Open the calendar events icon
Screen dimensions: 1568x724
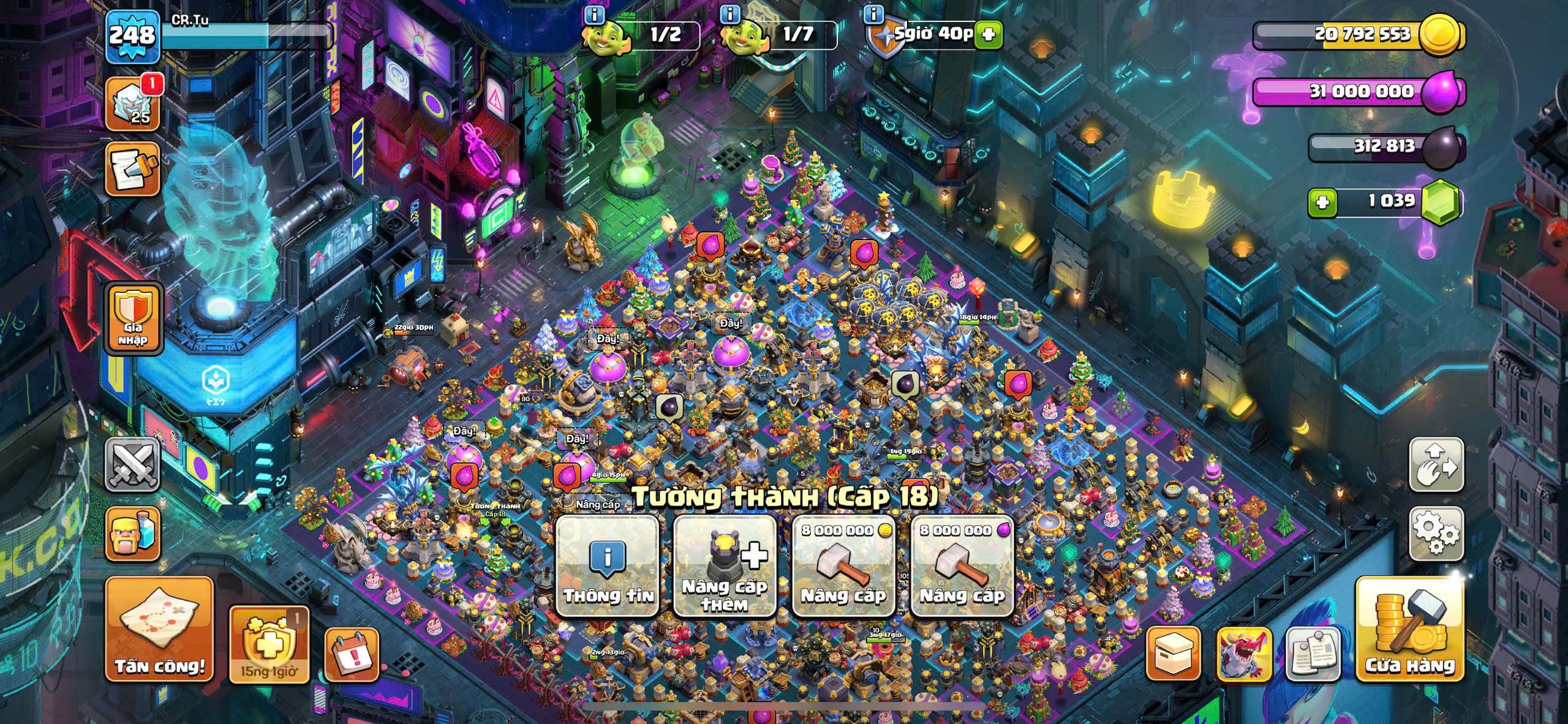coord(352,654)
